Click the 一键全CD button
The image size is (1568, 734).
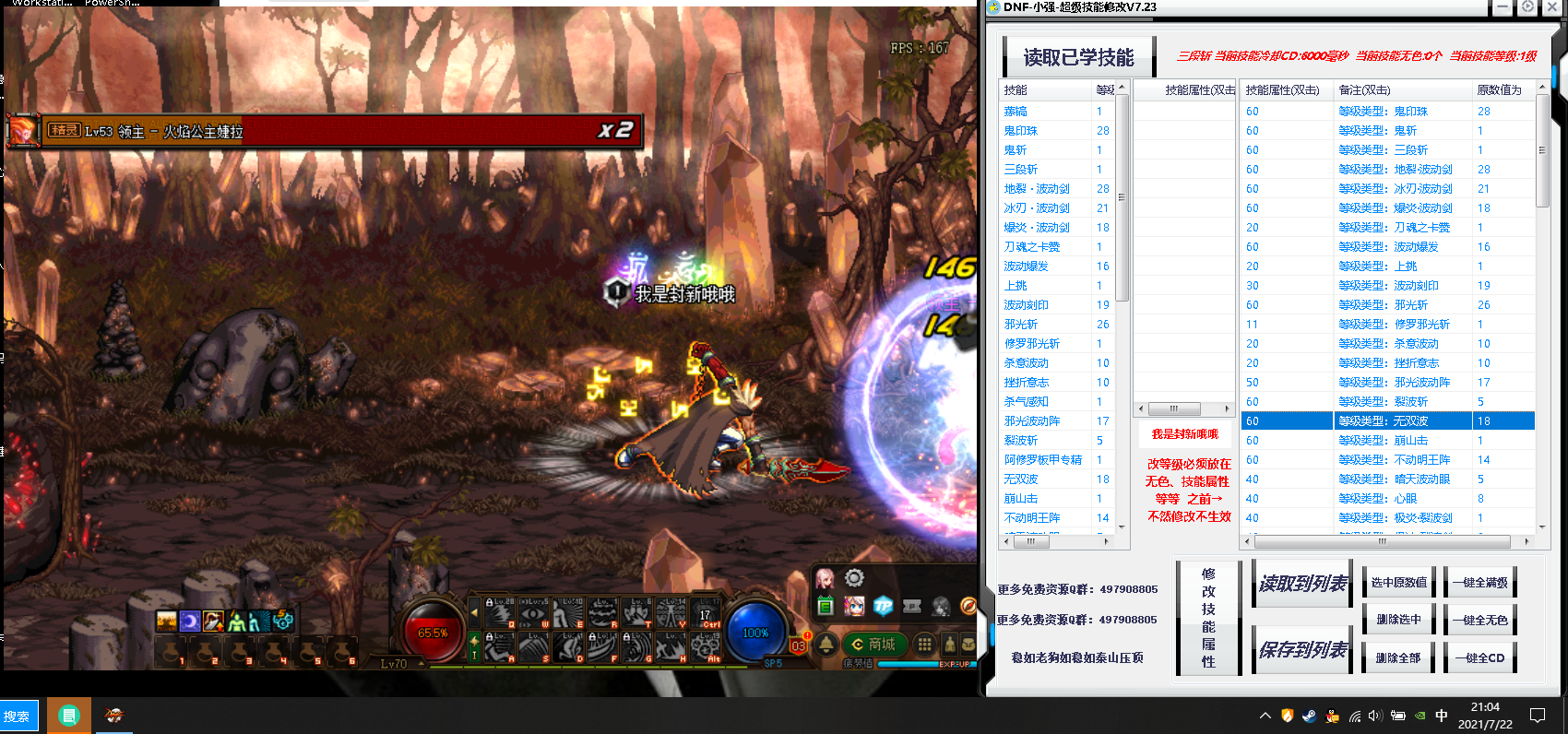(x=1479, y=657)
